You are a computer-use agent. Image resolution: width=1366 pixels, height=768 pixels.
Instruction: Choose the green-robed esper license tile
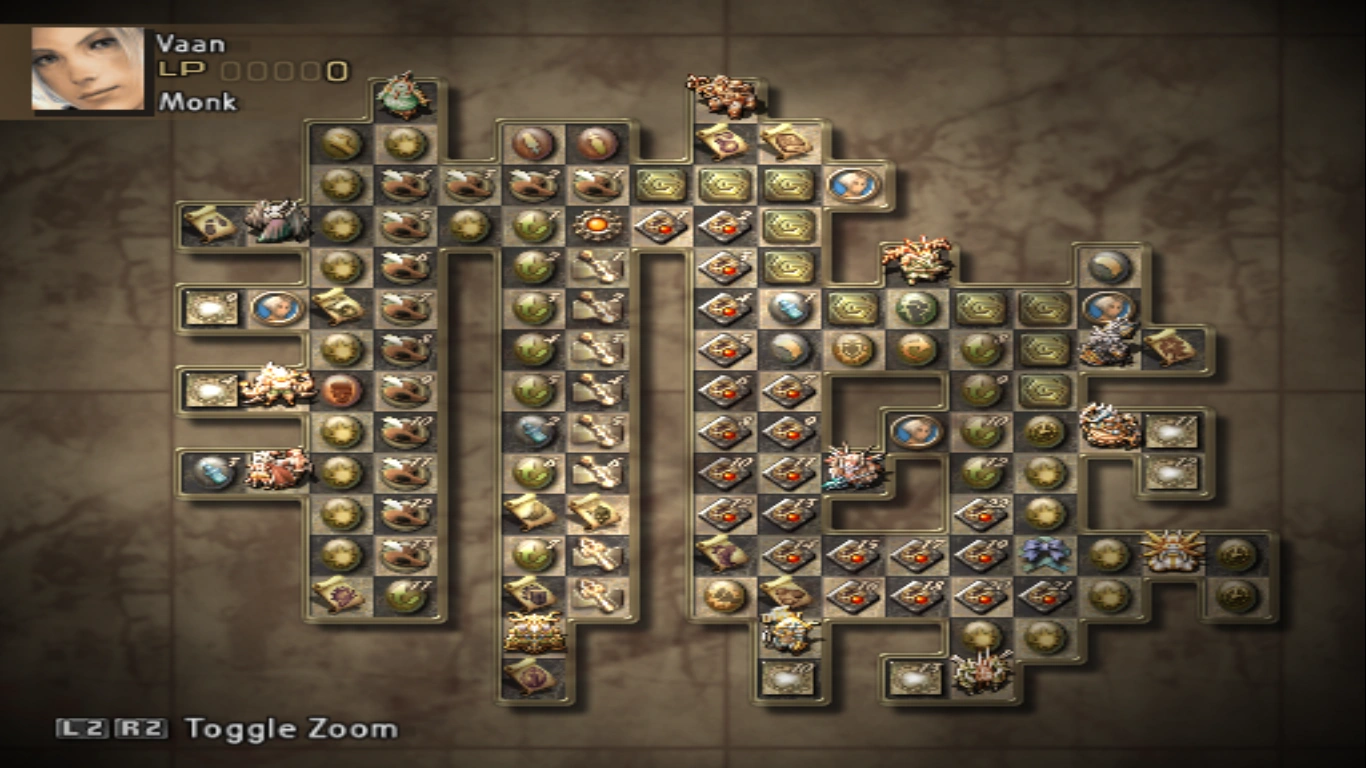[x=404, y=95]
